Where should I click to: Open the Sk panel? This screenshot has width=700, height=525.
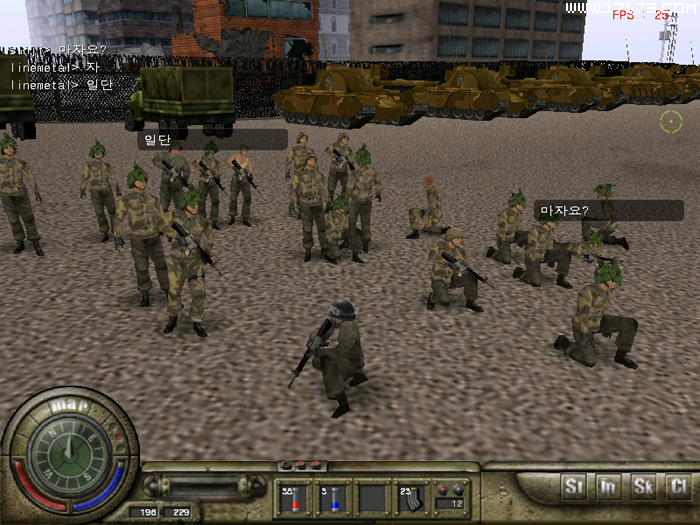pyautogui.click(x=643, y=488)
